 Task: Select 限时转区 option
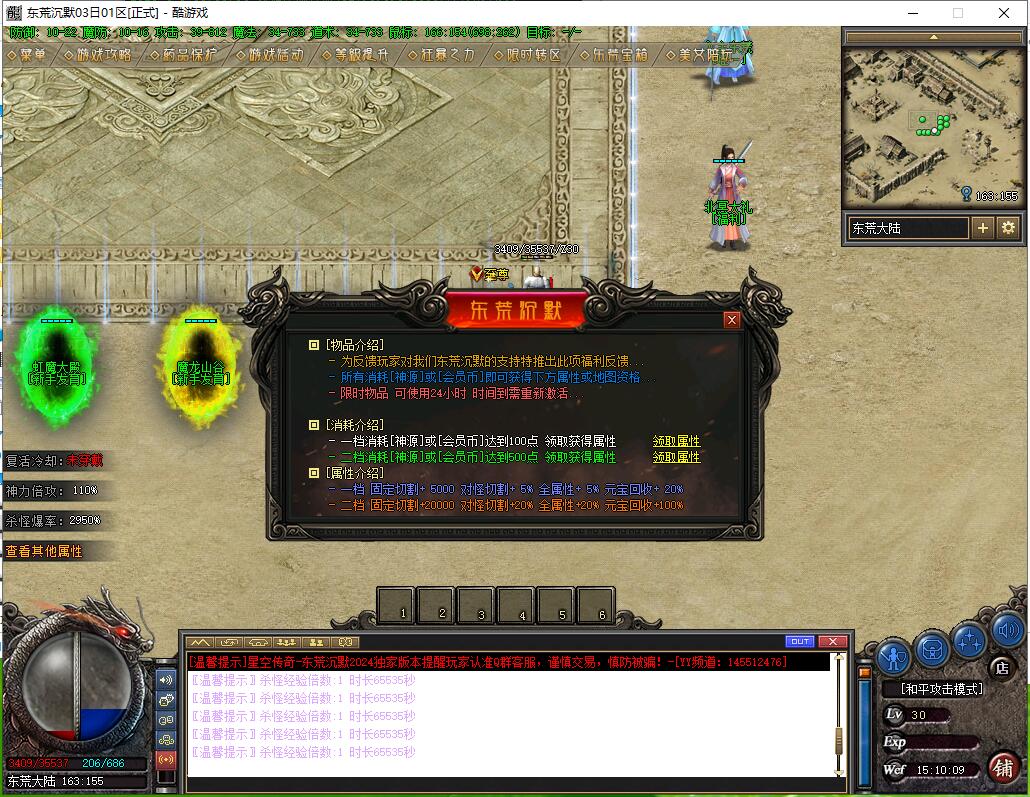(x=527, y=55)
